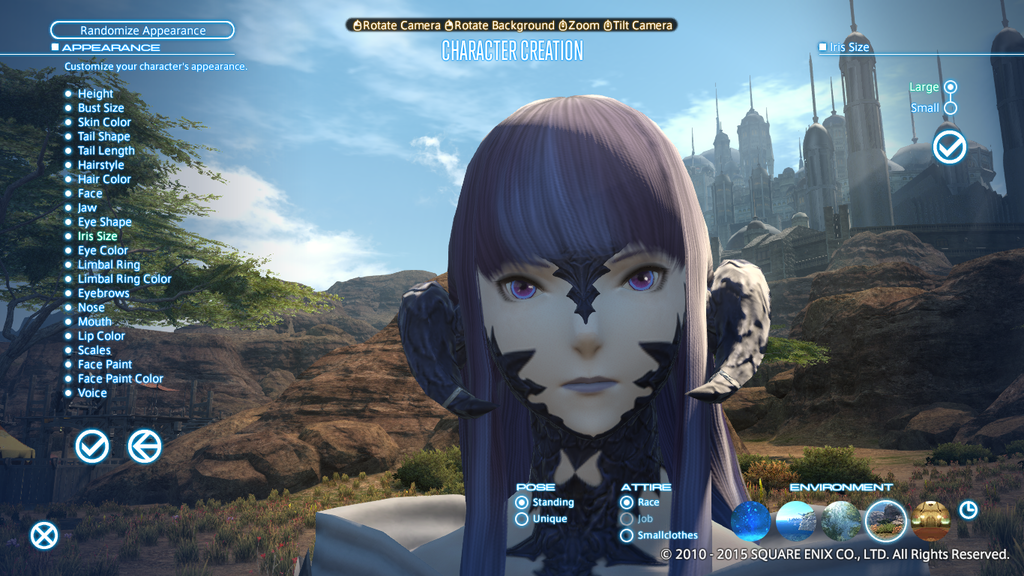Open the Limbal Ring option
Image resolution: width=1024 pixels, height=576 pixels.
(108, 265)
